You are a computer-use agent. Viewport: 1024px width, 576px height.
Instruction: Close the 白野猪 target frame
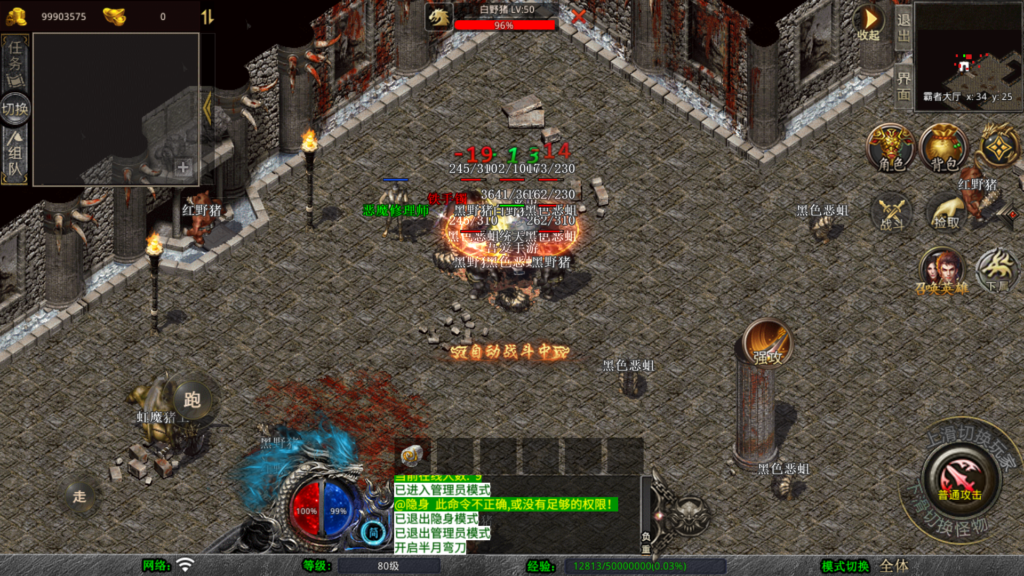click(578, 16)
